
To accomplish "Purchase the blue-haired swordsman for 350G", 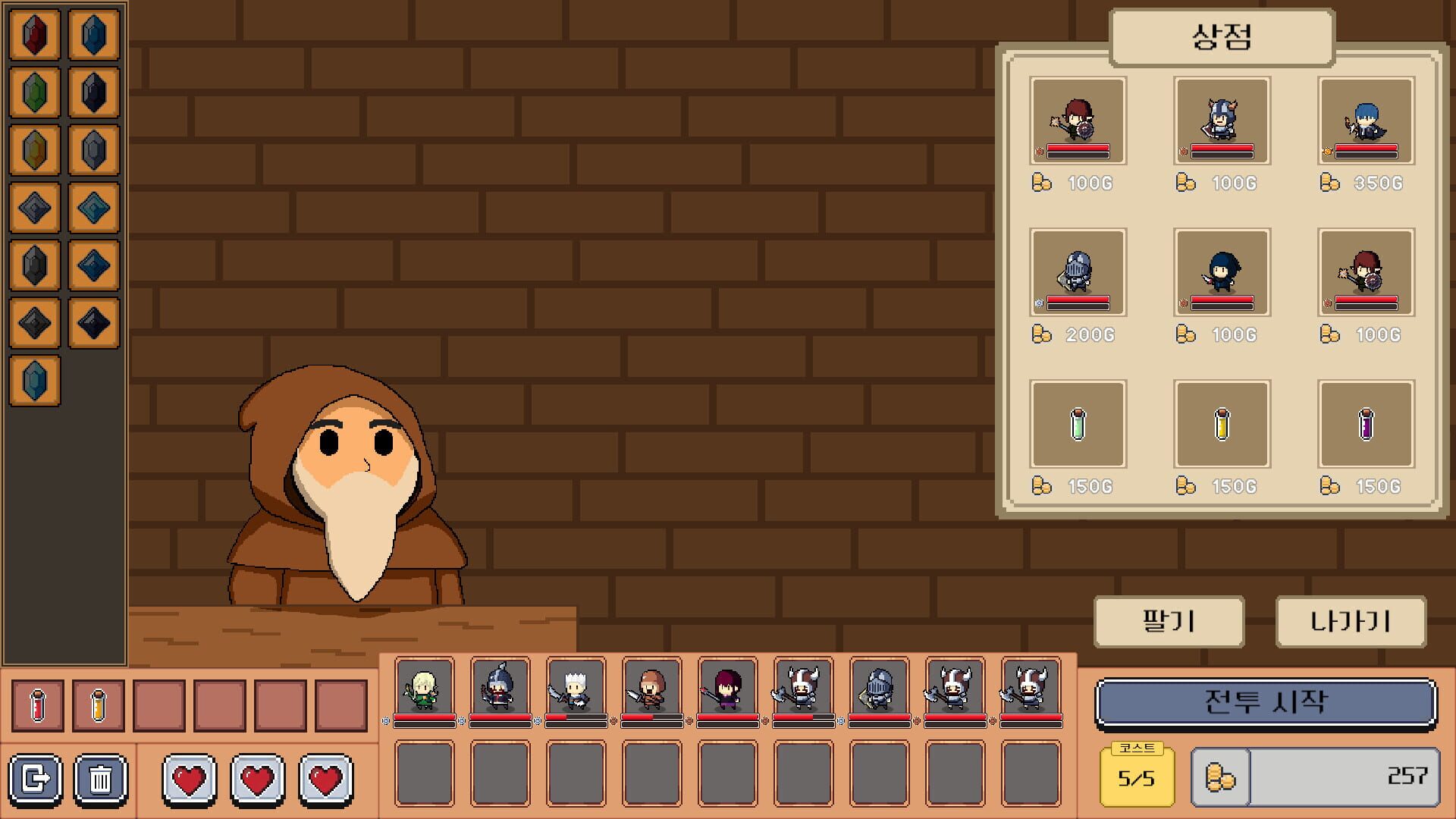I will tap(1367, 121).
